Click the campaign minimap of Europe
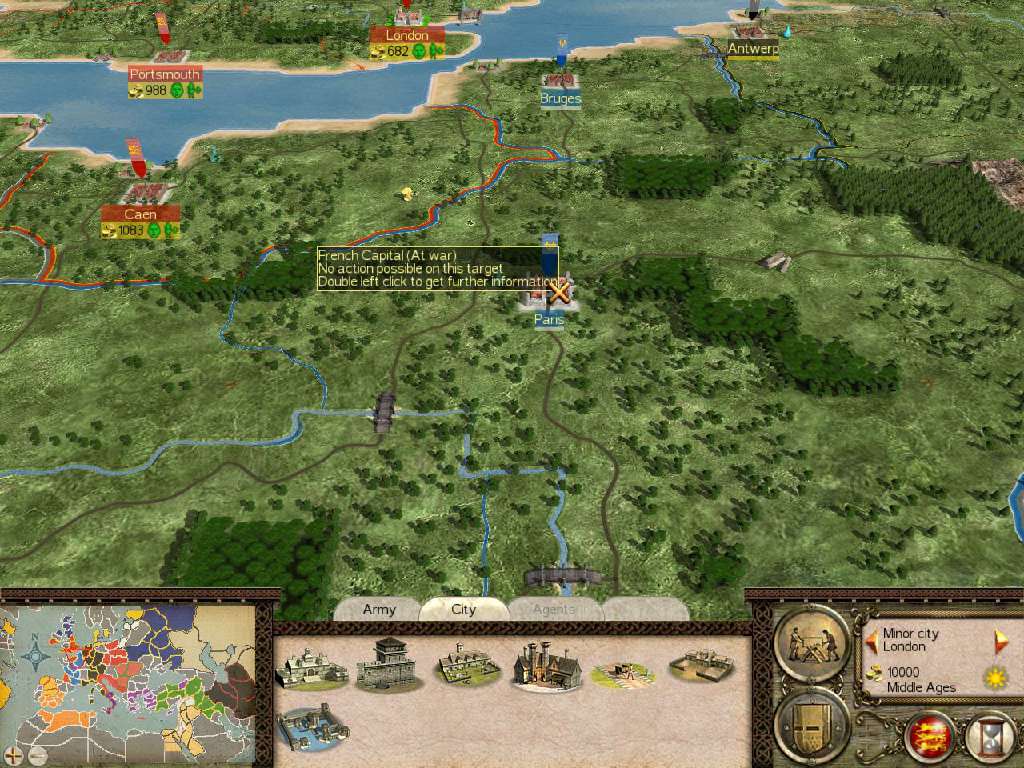 click(130, 680)
